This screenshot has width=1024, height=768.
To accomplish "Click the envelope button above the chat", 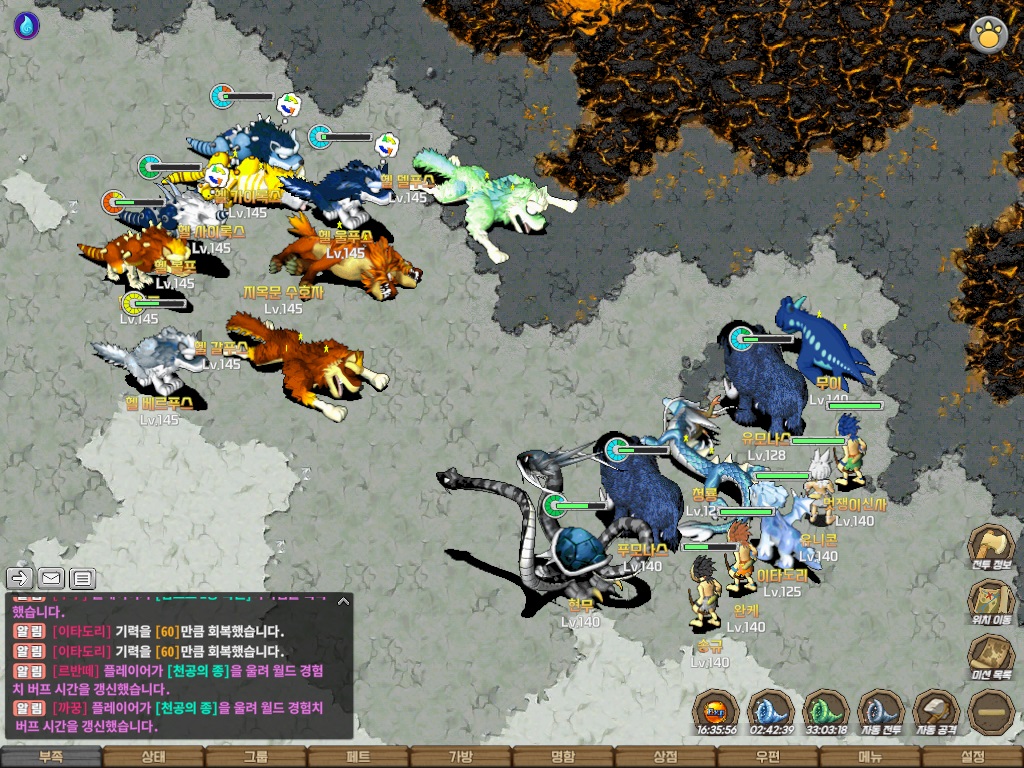I will (x=51, y=578).
